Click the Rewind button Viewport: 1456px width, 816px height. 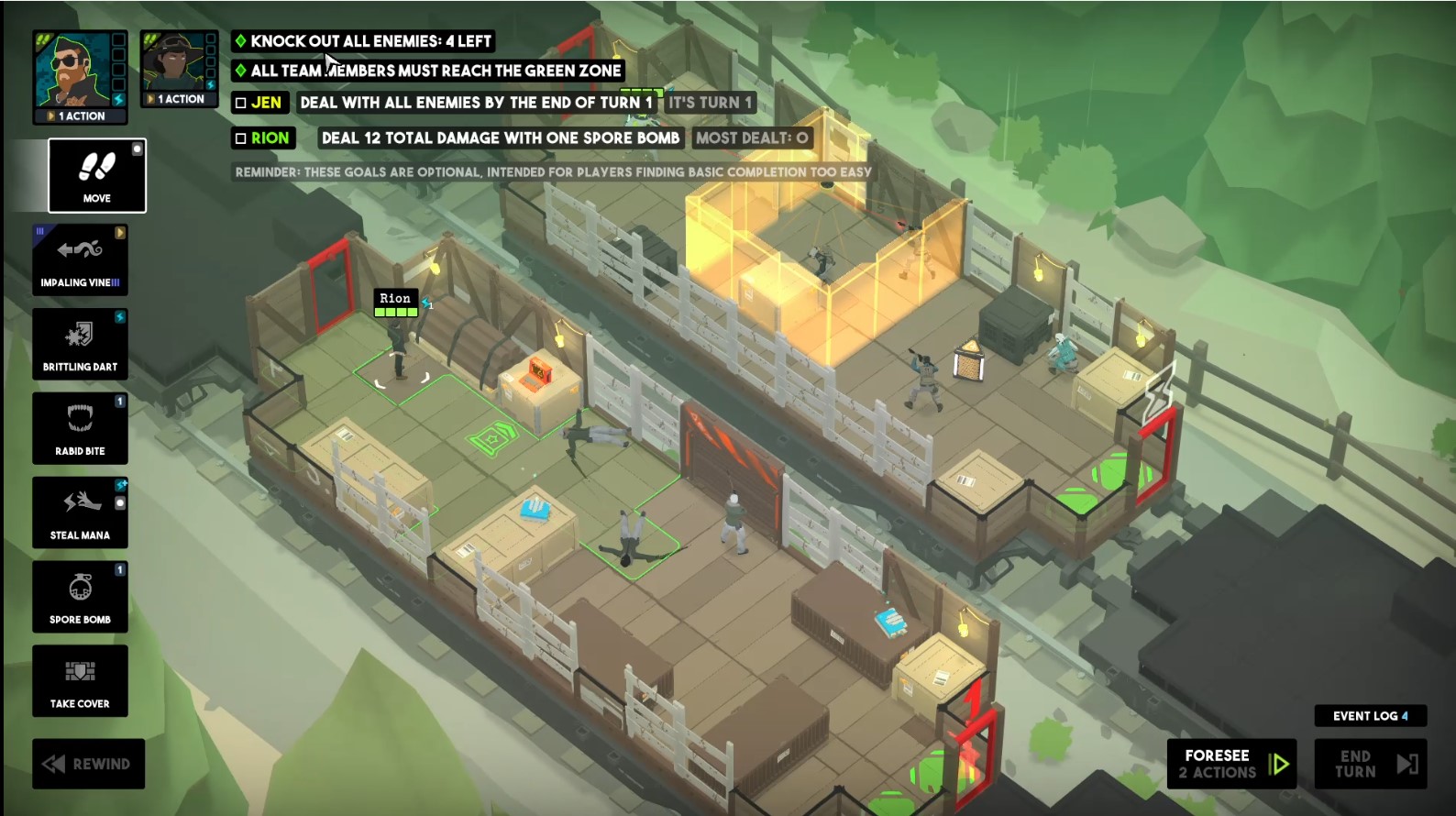[x=88, y=763]
